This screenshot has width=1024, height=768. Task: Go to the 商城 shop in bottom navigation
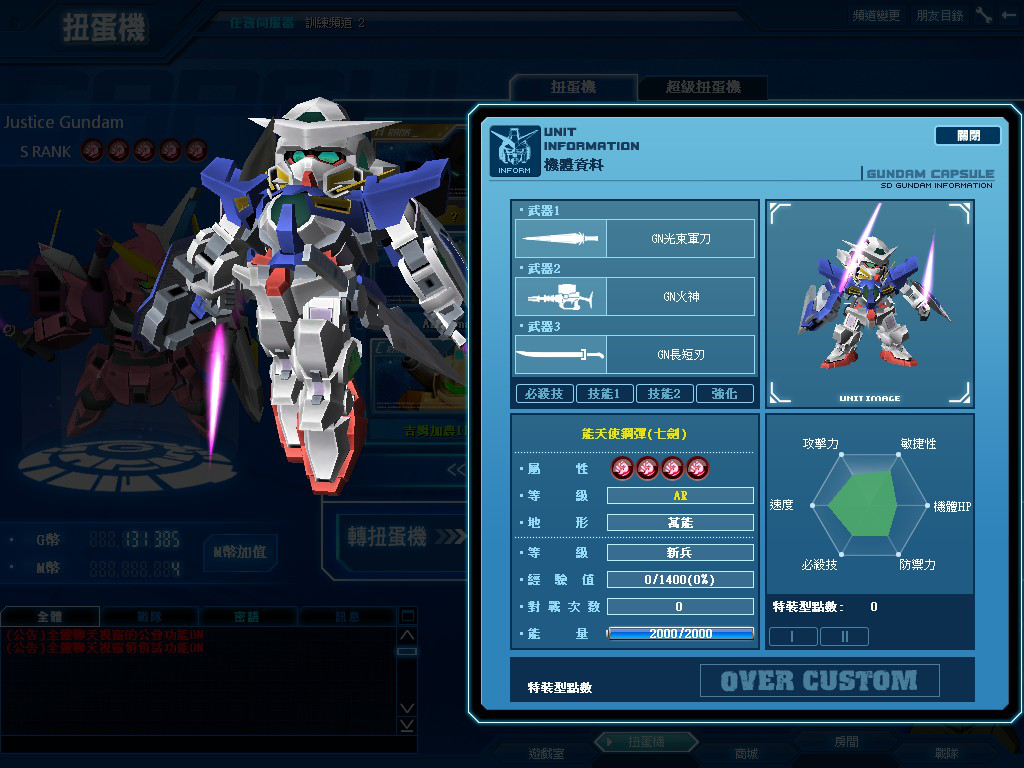click(x=746, y=753)
